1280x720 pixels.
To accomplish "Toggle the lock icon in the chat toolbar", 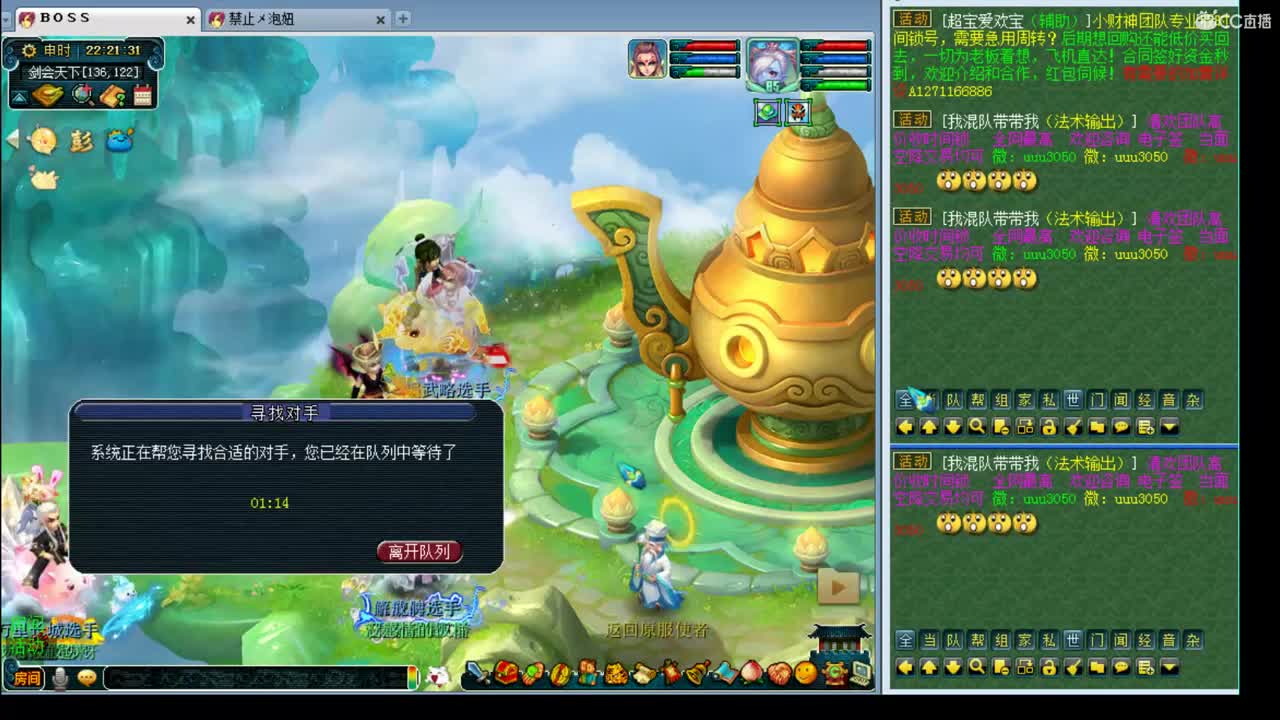I will click(1050, 427).
